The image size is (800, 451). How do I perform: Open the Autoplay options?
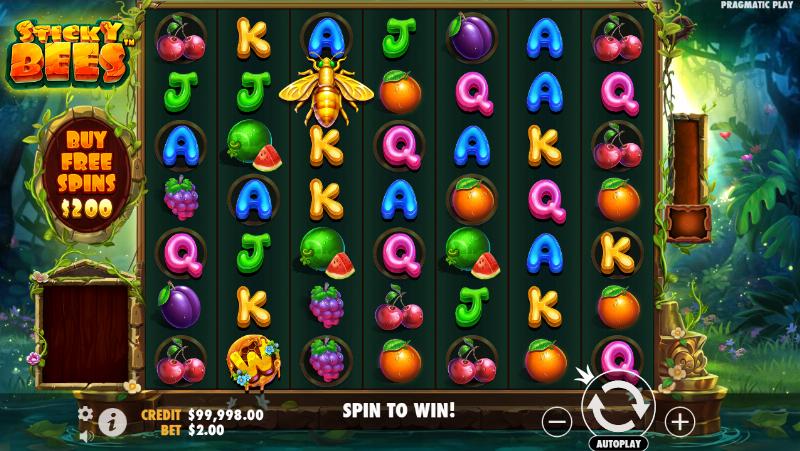click(619, 442)
